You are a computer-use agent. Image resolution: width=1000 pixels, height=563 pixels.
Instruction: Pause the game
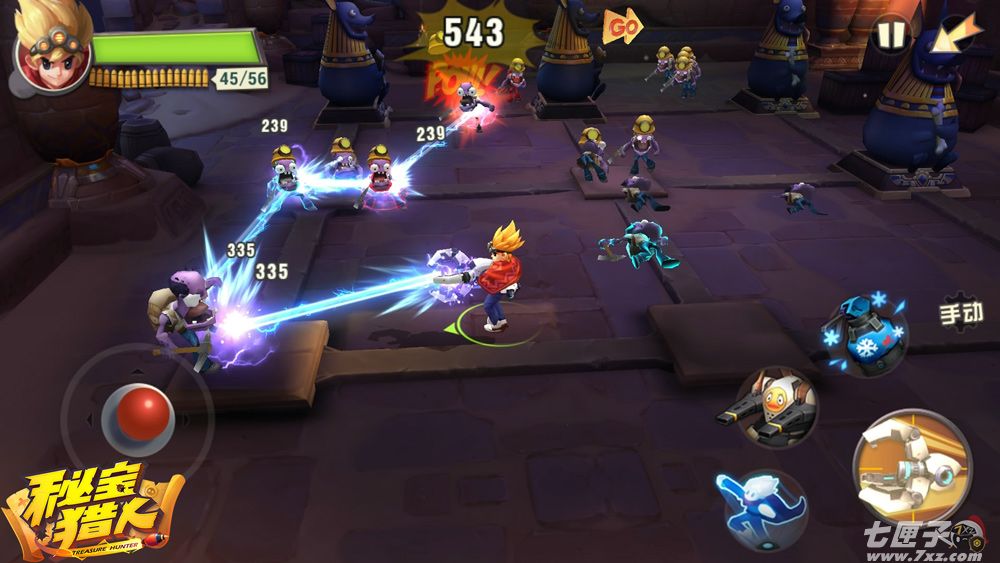pos(889,35)
